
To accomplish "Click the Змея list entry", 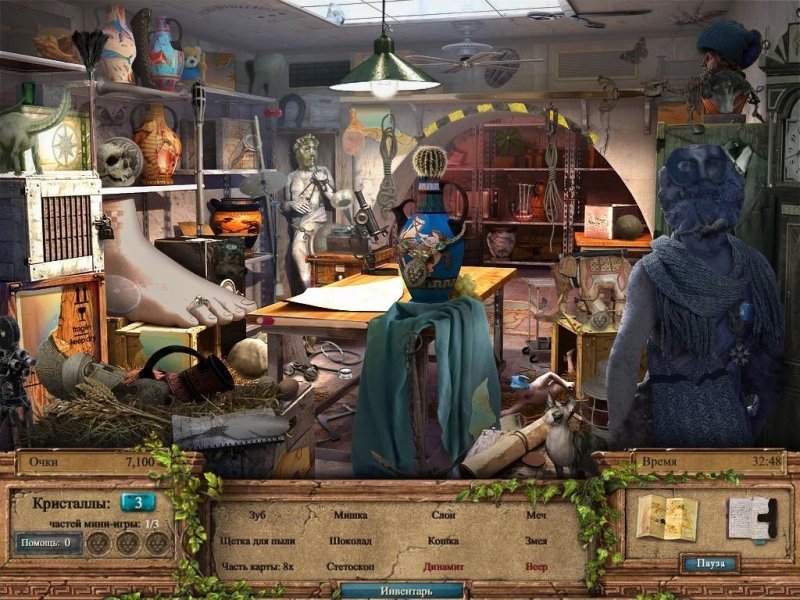I will 536,541.
